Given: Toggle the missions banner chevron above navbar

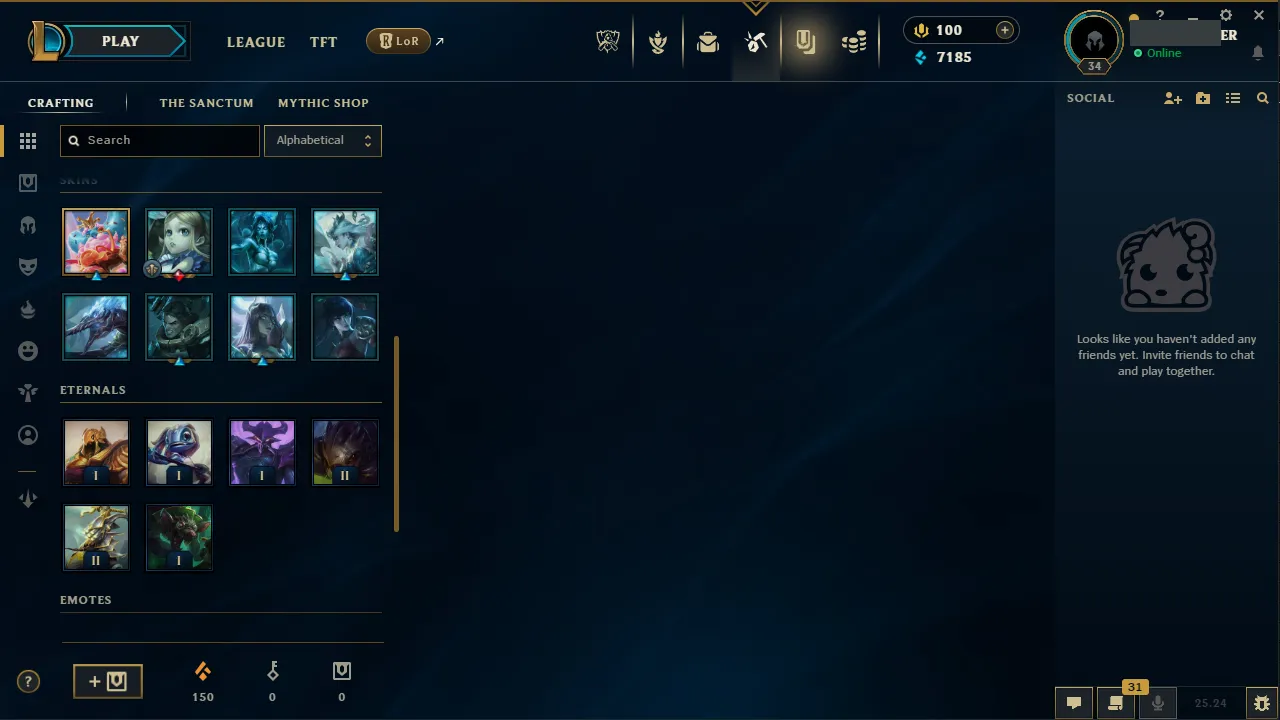Looking at the screenshot, I should [755, 7].
